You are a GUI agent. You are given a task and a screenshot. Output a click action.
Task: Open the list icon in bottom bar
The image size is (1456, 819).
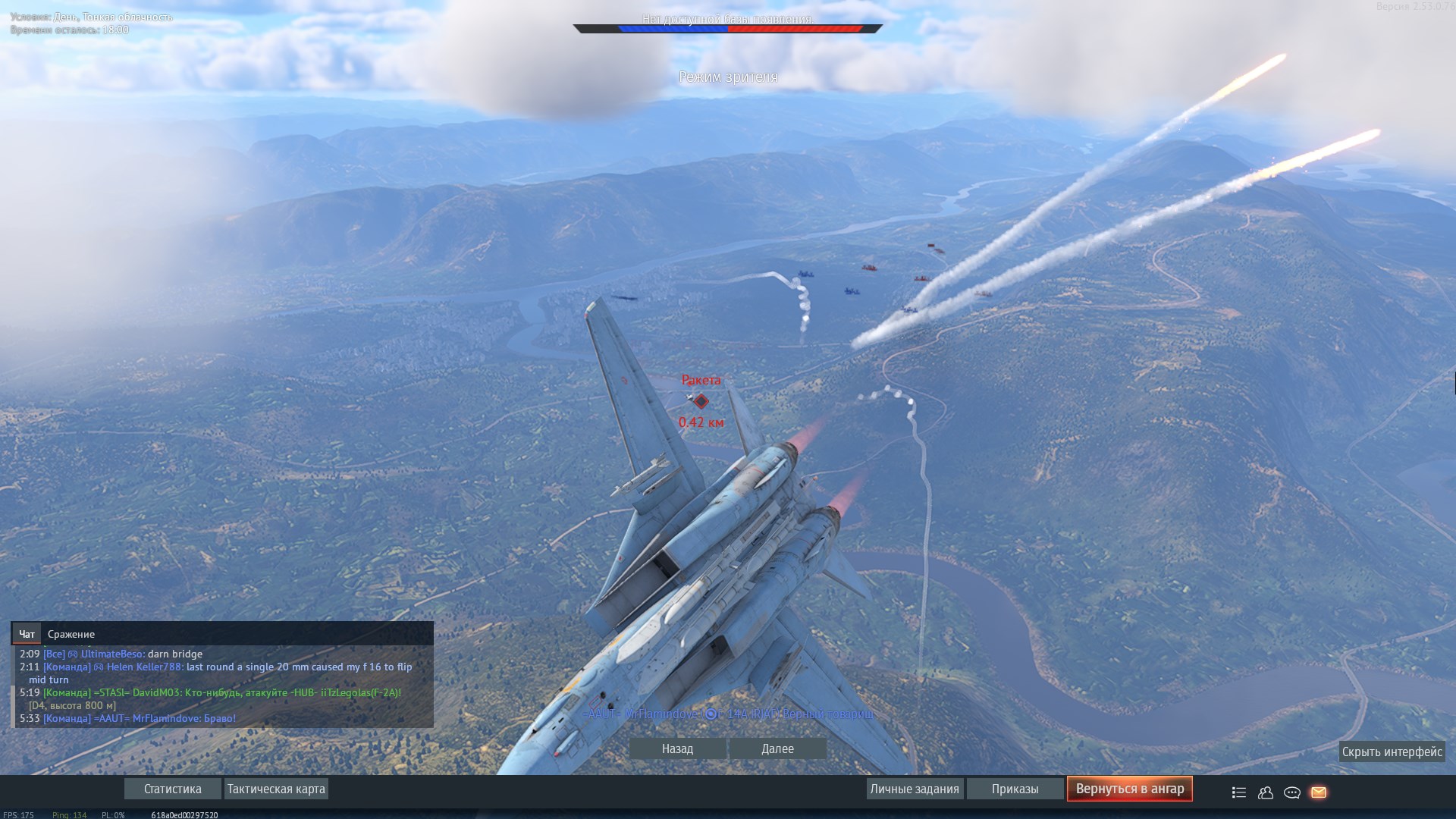[x=1239, y=792]
